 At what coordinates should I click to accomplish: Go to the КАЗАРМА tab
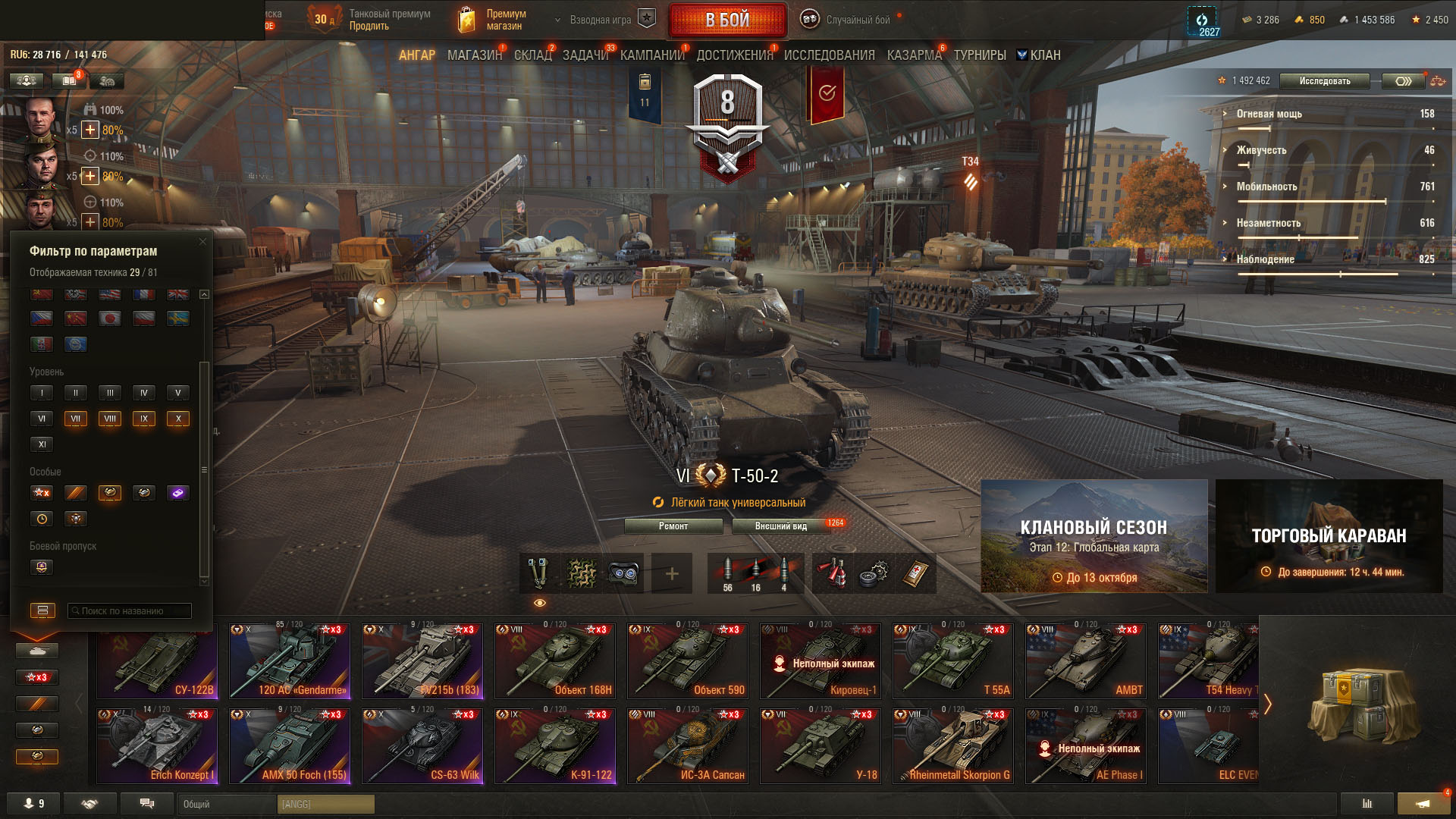(x=914, y=55)
